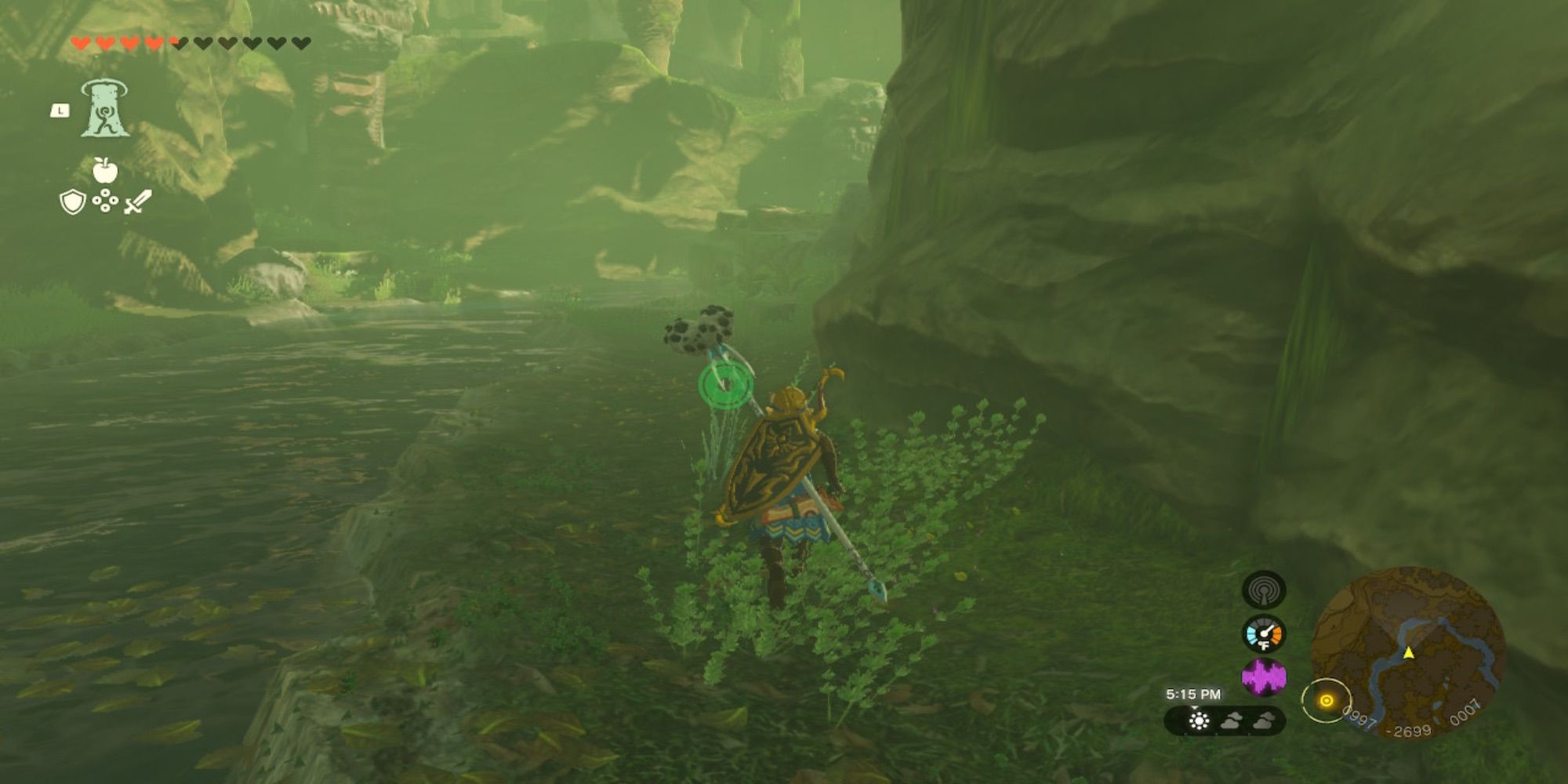Toggle the first cloudy weather segment
The image size is (1568, 784).
point(1231,721)
